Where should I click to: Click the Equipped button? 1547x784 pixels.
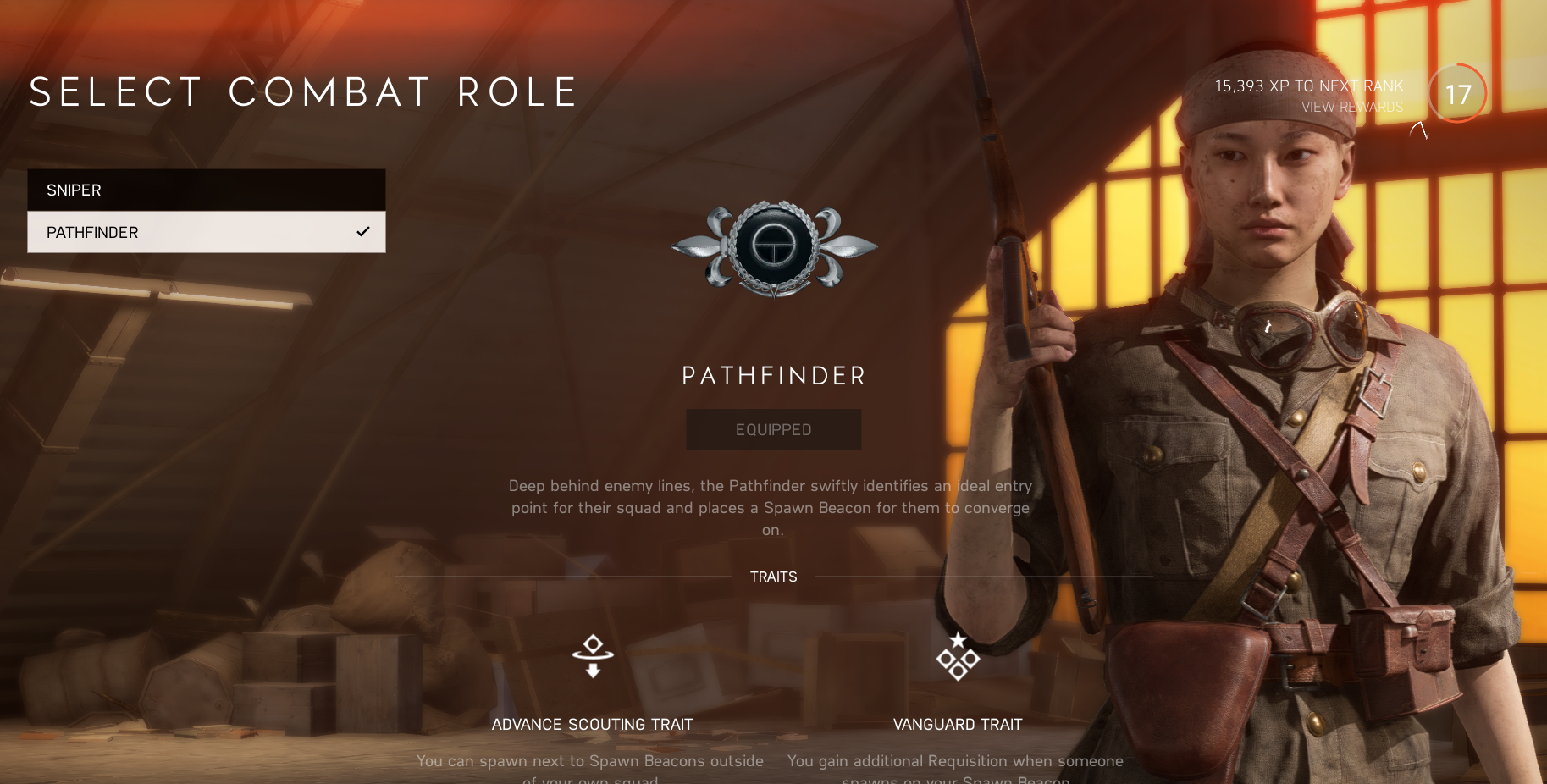click(773, 430)
